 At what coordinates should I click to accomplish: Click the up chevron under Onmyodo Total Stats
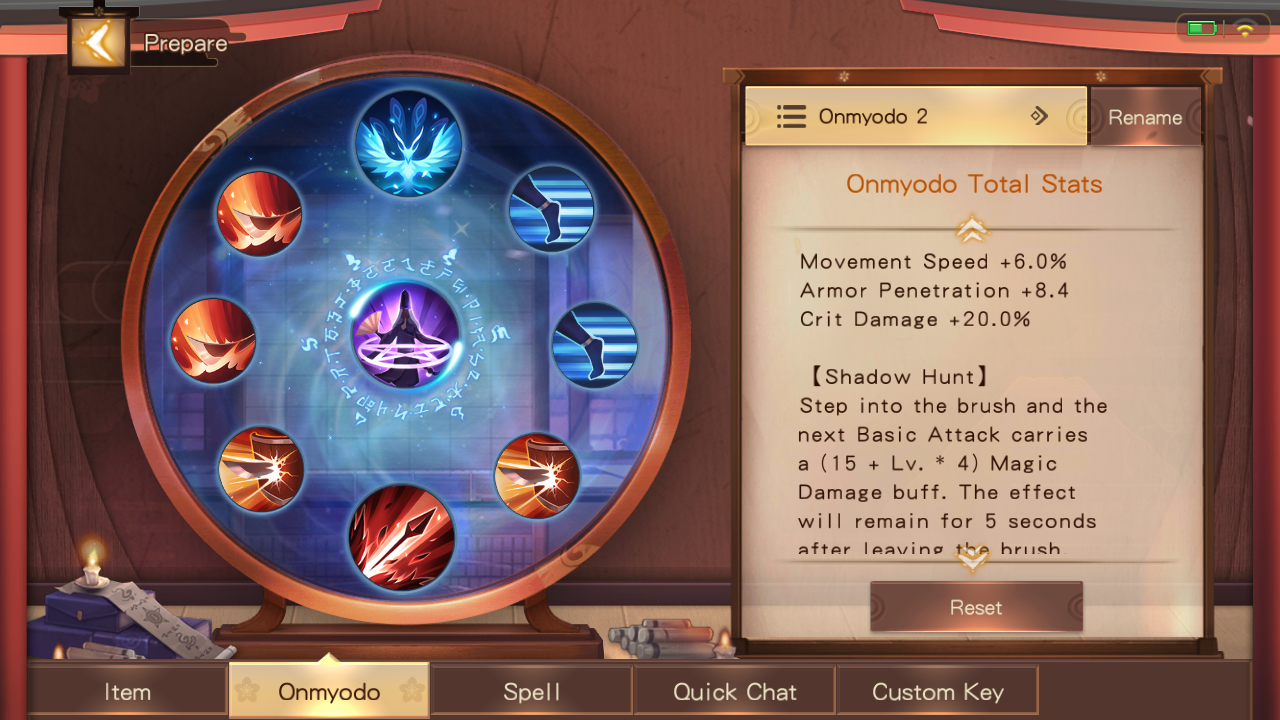coord(972,230)
